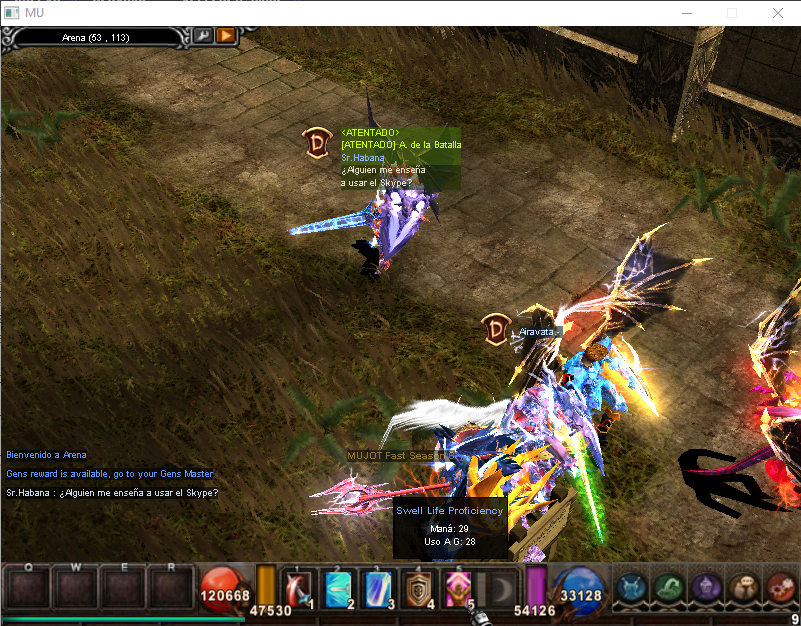Open the wrench settings button

pyautogui.click(x=202, y=36)
